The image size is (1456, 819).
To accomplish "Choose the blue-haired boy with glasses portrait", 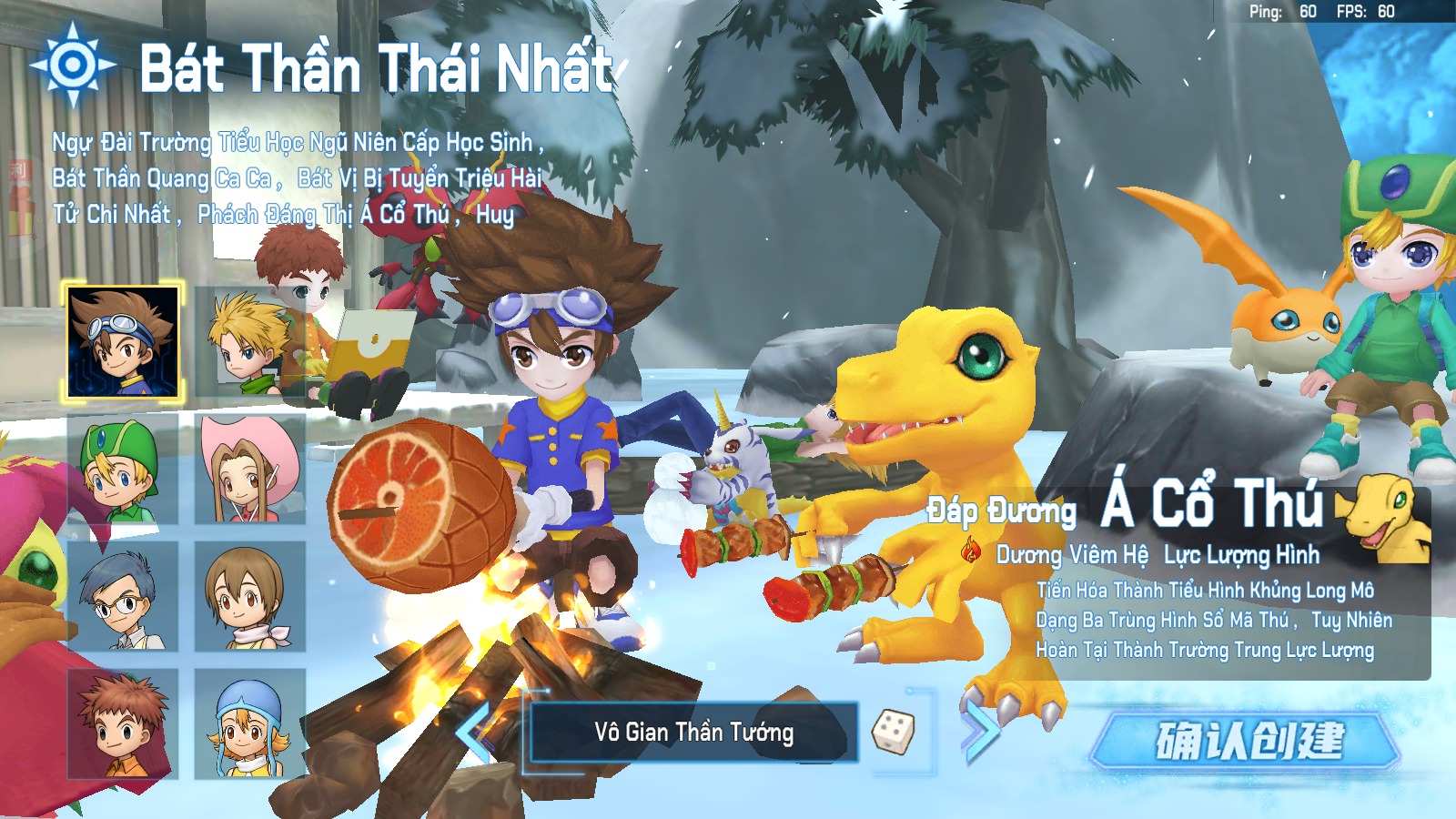I will tap(123, 597).
